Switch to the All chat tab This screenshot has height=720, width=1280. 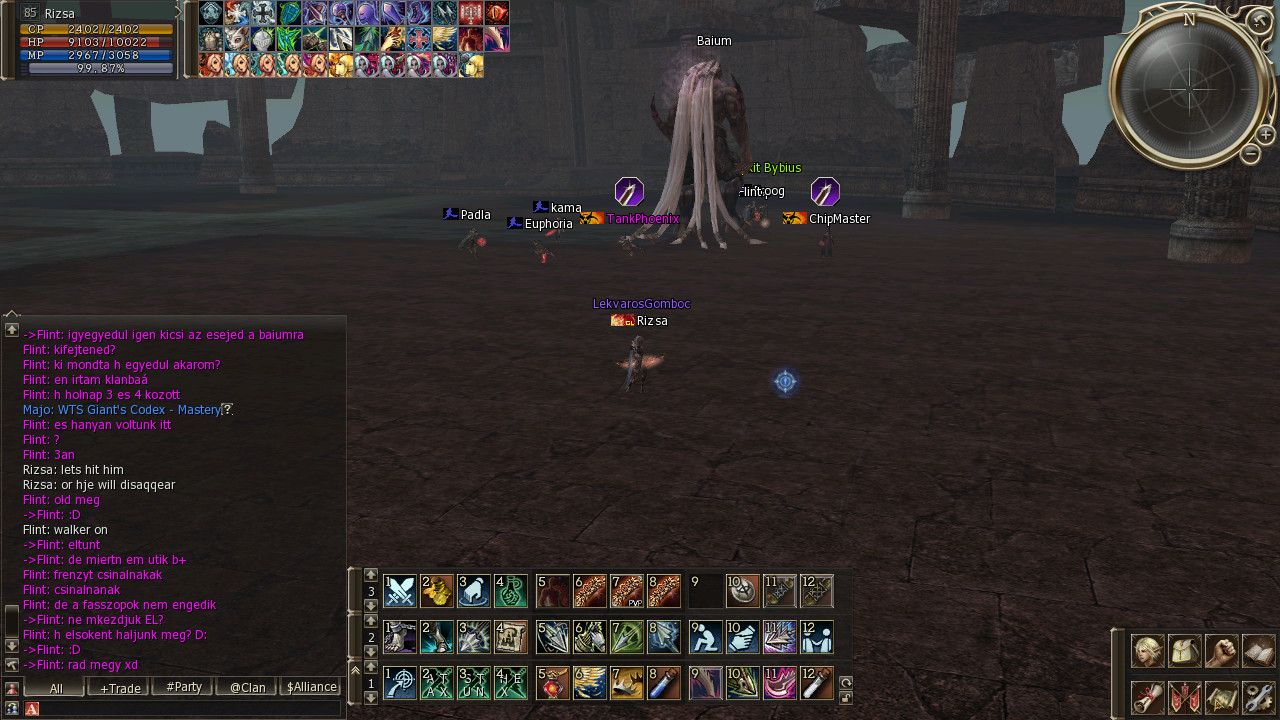pyautogui.click(x=56, y=687)
